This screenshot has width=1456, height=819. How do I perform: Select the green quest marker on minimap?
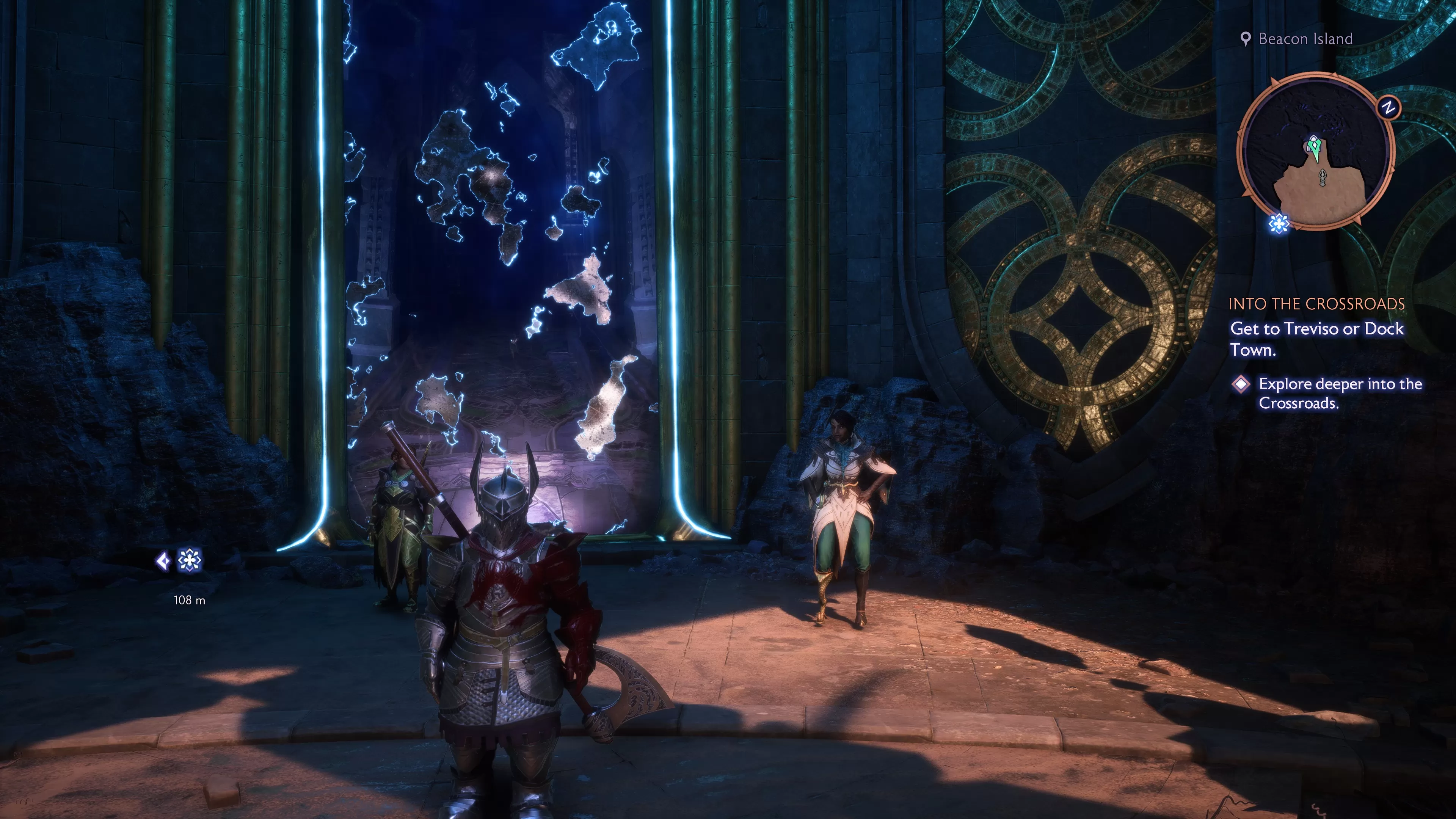pyautogui.click(x=1314, y=146)
